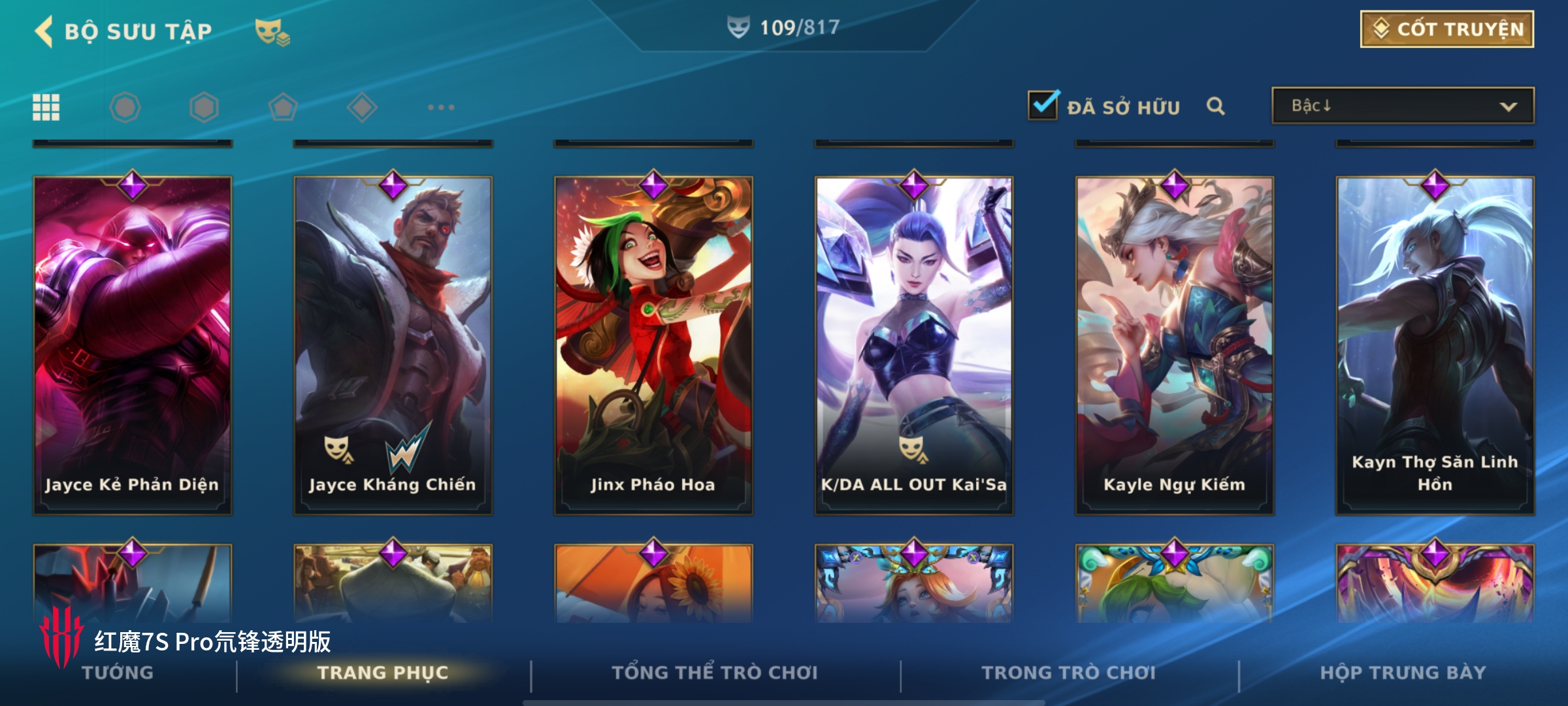
Task: Select the grid all-skins filter
Action: (x=46, y=107)
